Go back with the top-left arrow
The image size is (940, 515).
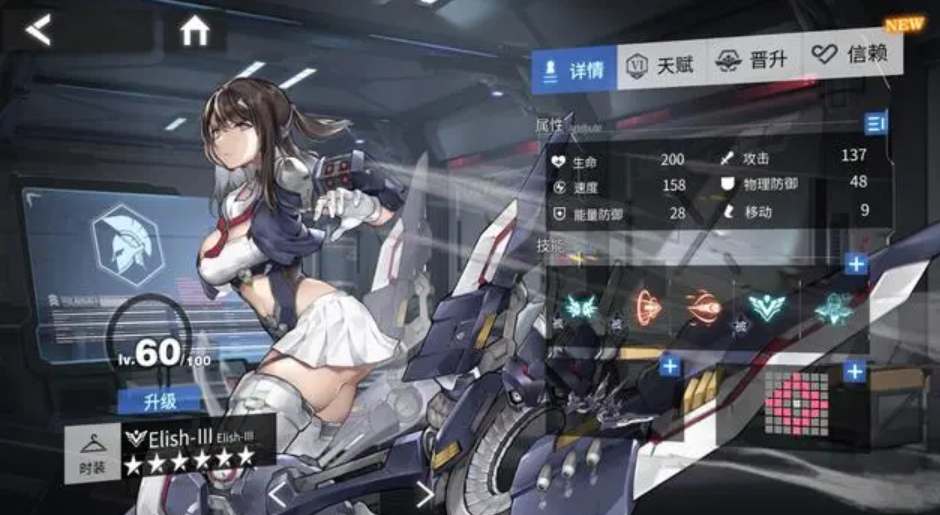(38, 31)
